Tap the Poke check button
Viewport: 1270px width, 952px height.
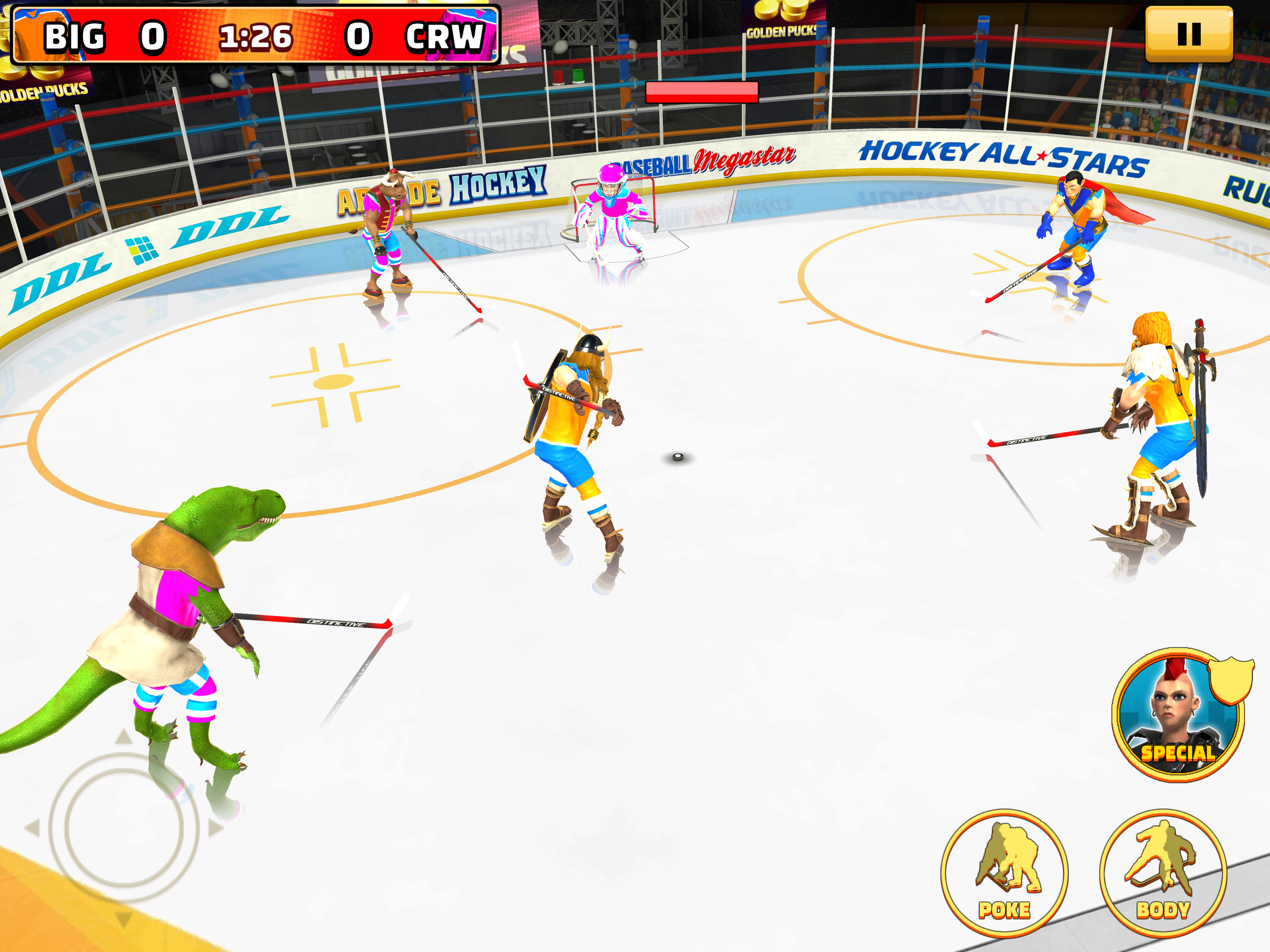pos(1004,873)
